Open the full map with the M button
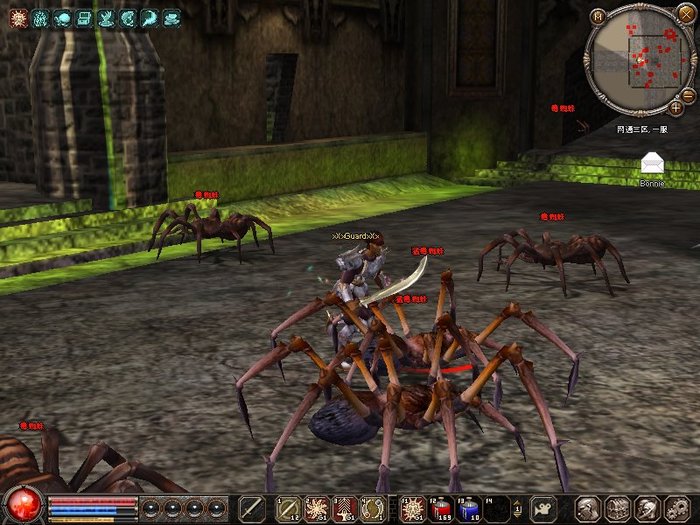 pyautogui.click(x=598, y=16)
